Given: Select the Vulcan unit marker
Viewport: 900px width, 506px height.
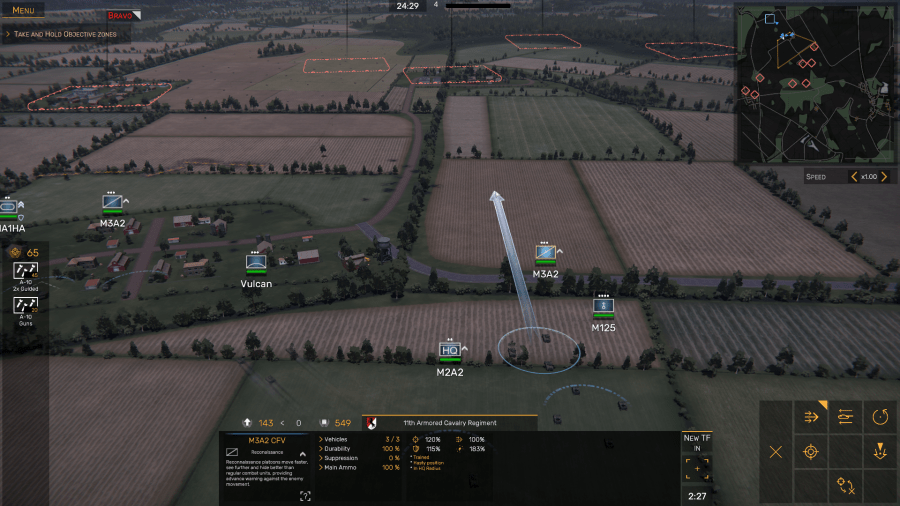Looking at the screenshot, I should coord(256,263).
